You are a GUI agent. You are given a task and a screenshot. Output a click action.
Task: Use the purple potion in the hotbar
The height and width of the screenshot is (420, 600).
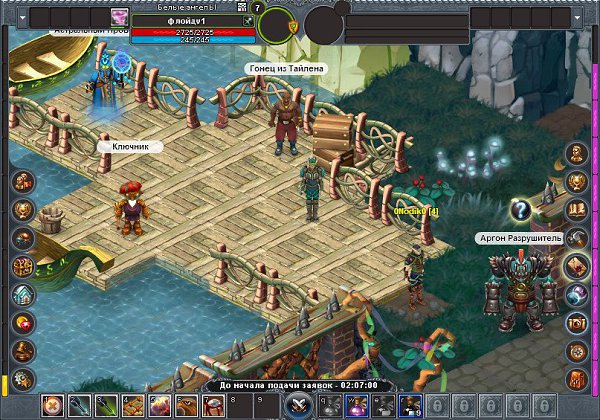pos(355,405)
